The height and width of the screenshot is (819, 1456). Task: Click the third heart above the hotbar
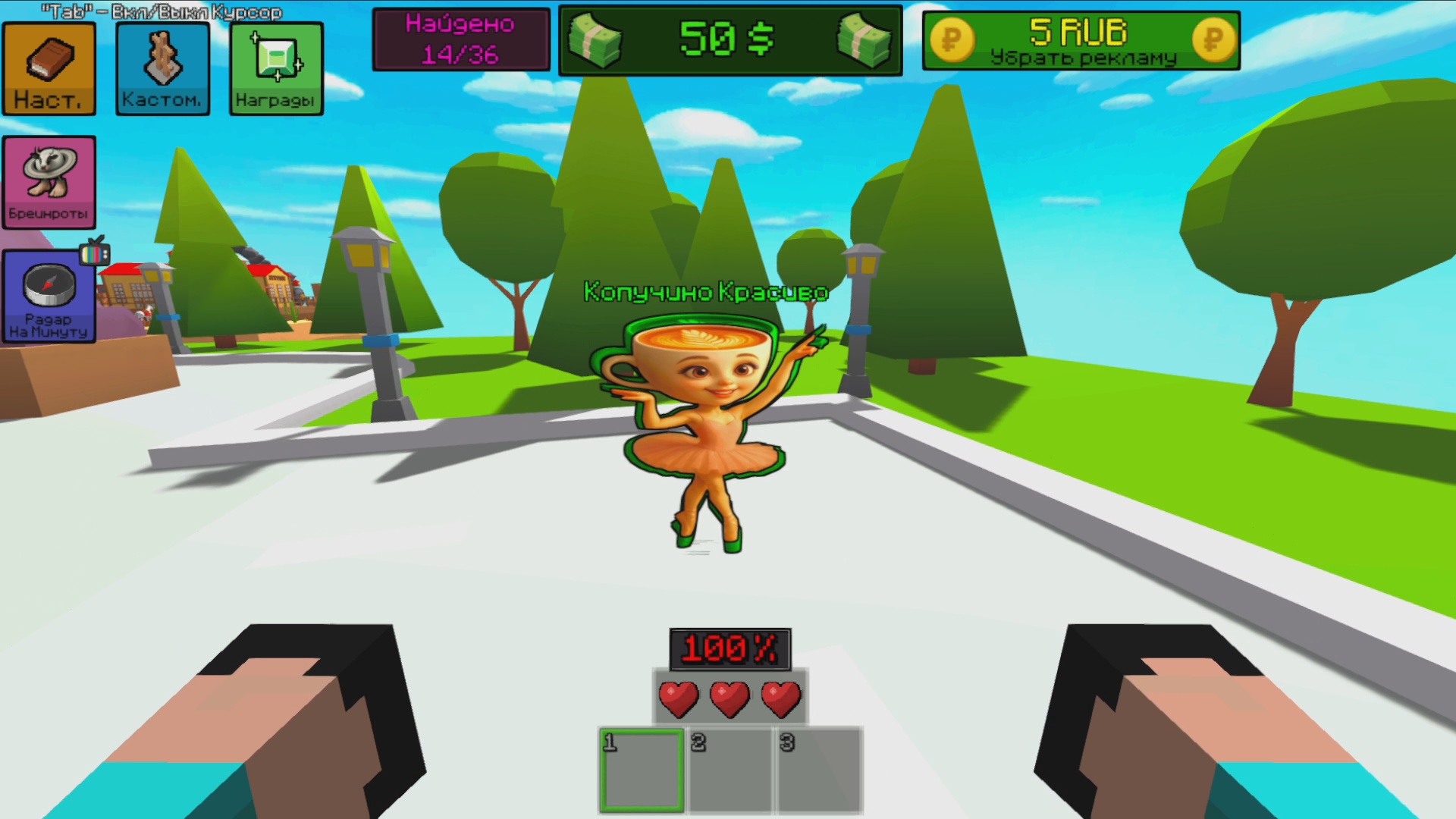coord(781,698)
